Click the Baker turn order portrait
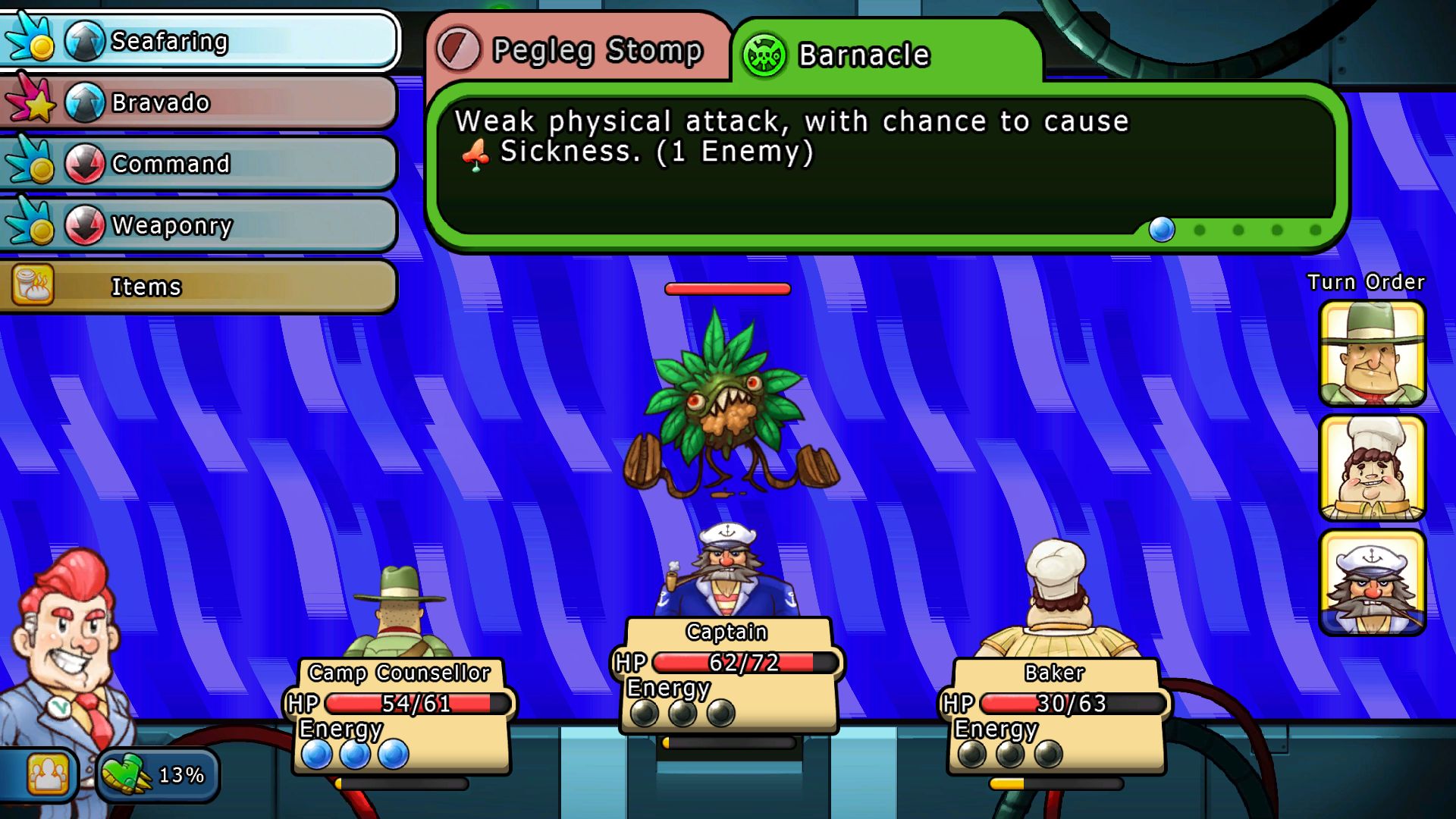This screenshot has width=1456, height=819. [x=1372, y=468]
